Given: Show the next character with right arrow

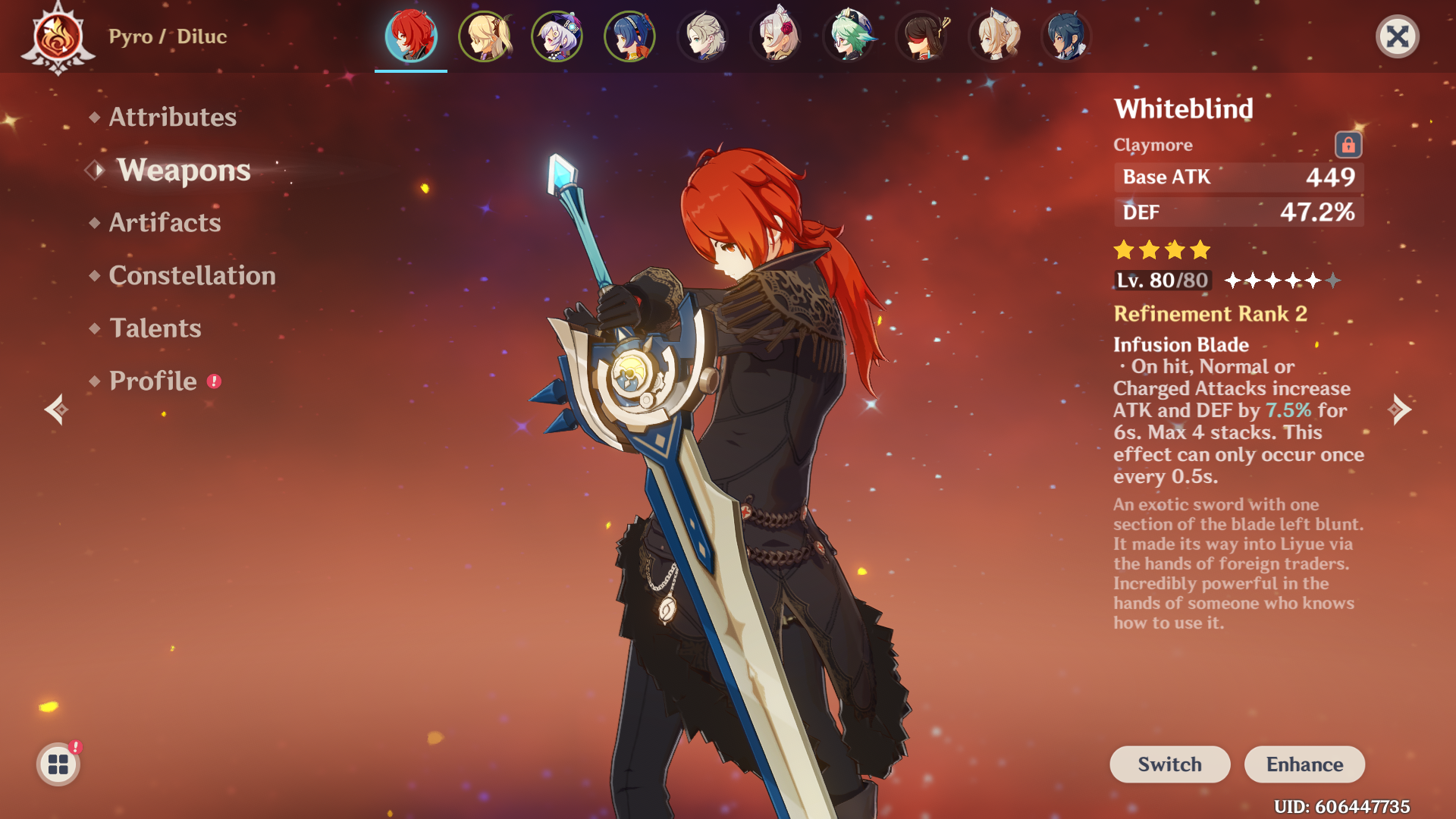Looking at the screenshot, I should tap(1400, 409).
